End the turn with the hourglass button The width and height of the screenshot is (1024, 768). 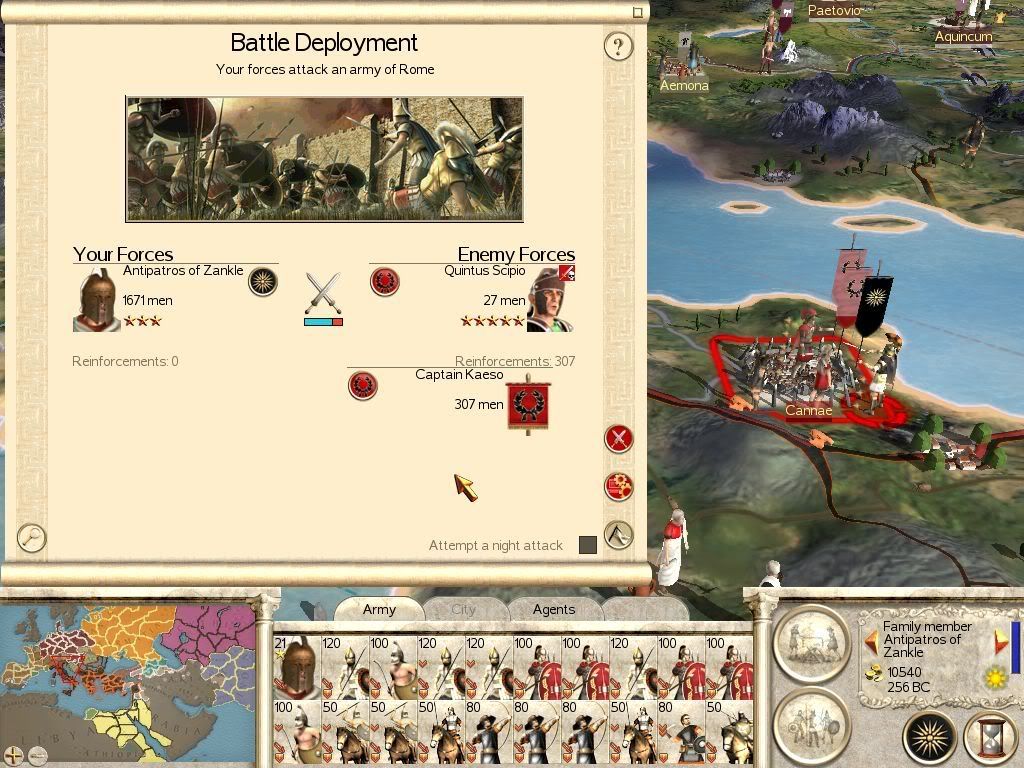coord(990,738)
